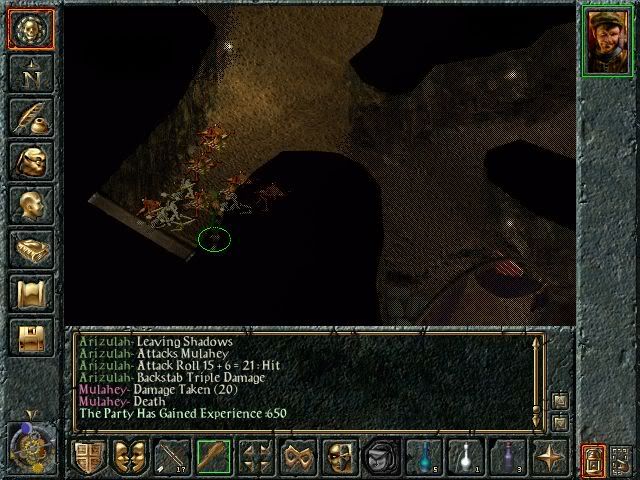Use the blue potion quick item
The height and width of the screenshot is (480, 640).
[423, 456]
